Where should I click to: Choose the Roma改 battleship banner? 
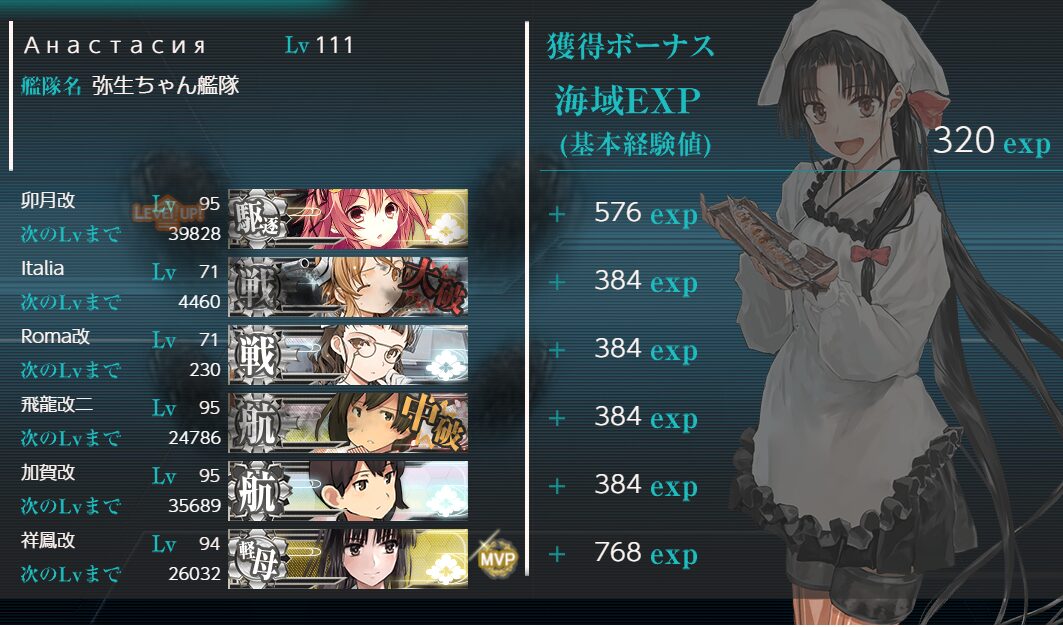tap(348, 354)
